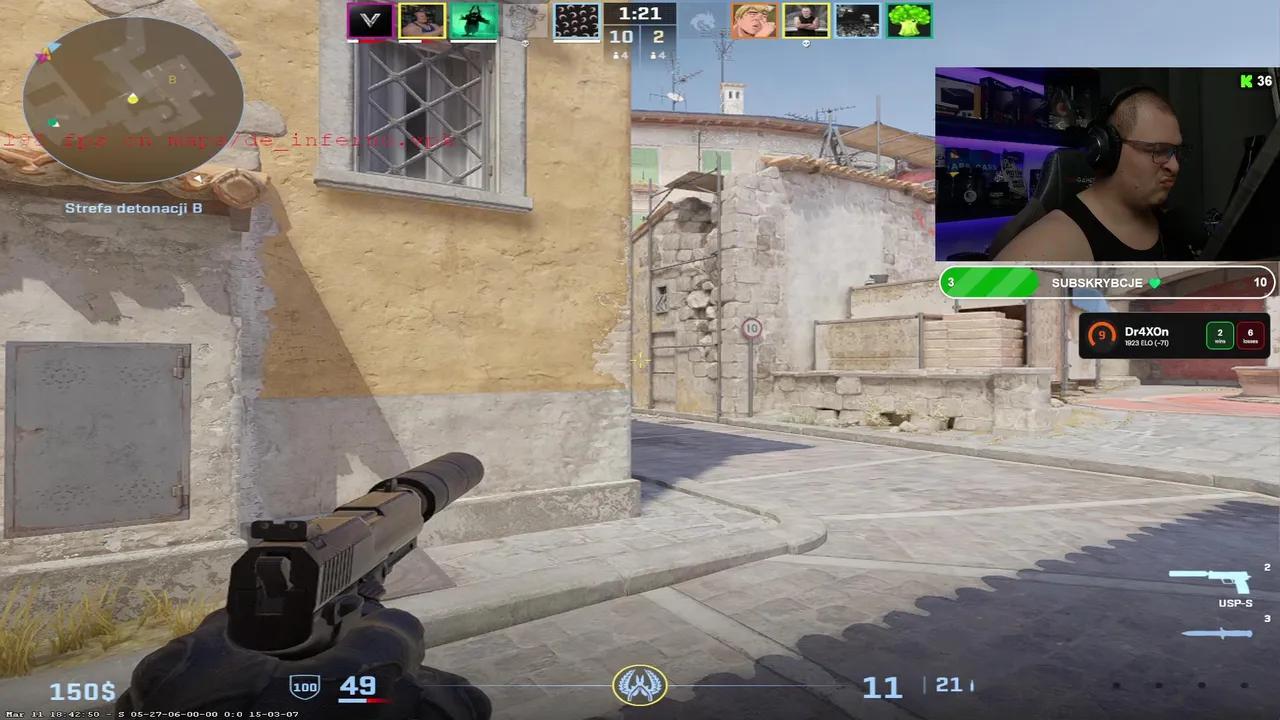Click the broccoli player avatar icon

pos(908,19)
